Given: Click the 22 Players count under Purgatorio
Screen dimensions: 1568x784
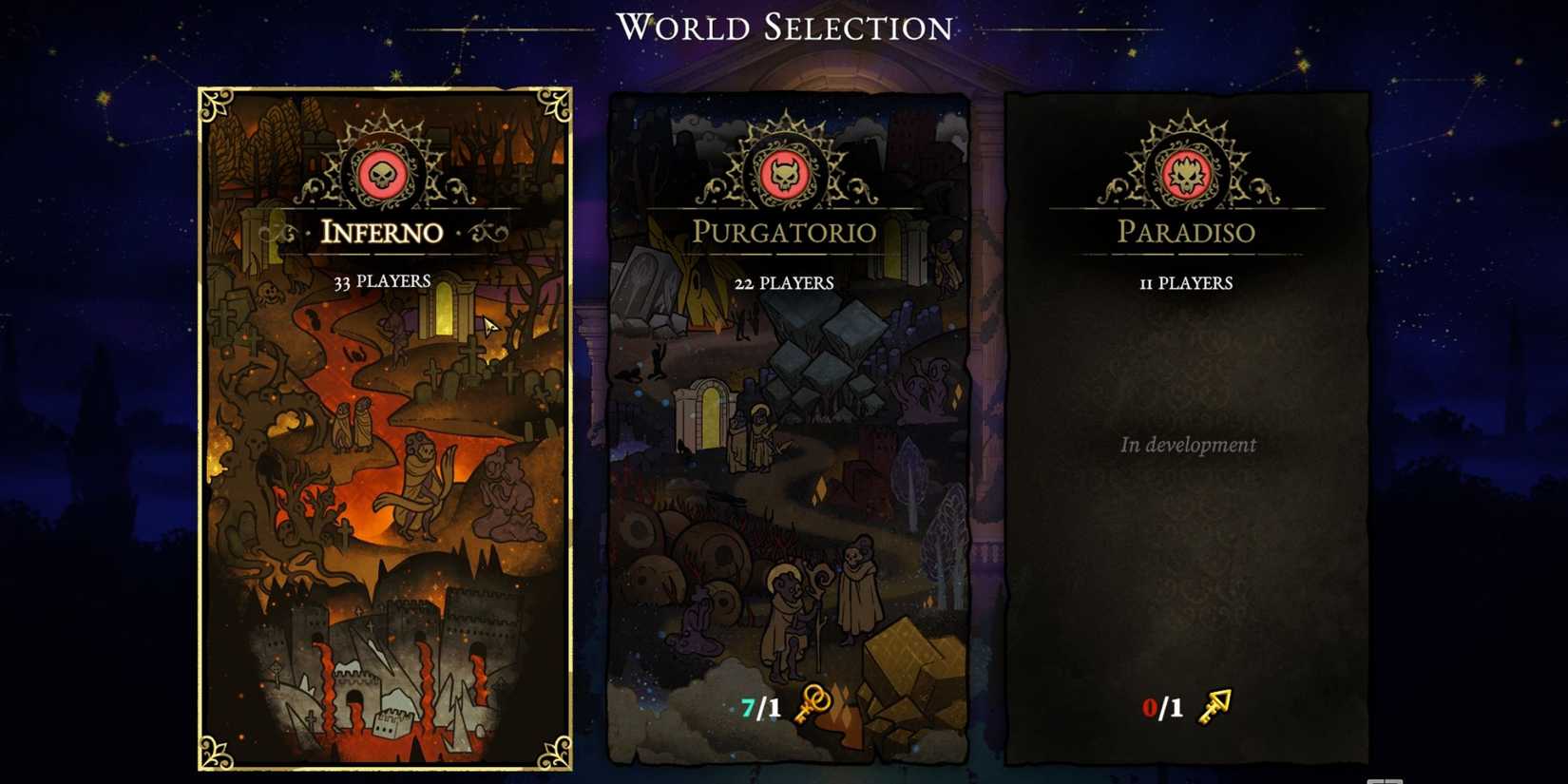Looking at the screenshot, I should [x=786, y=282].
